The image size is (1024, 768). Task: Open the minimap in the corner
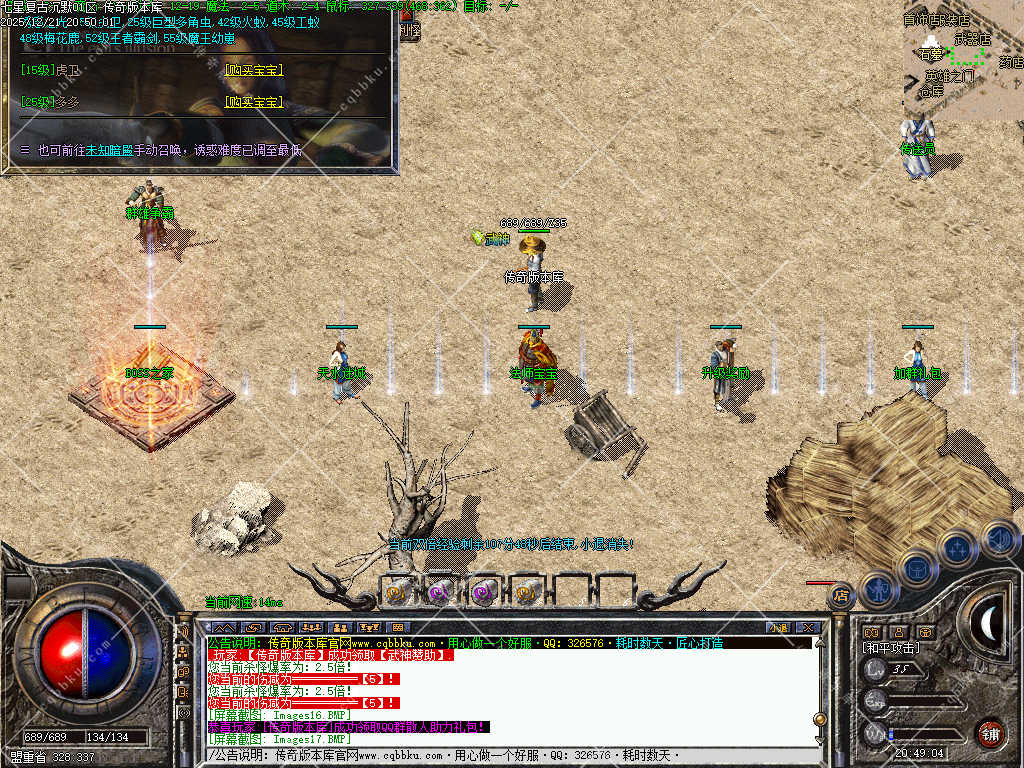tap(963, 60)
